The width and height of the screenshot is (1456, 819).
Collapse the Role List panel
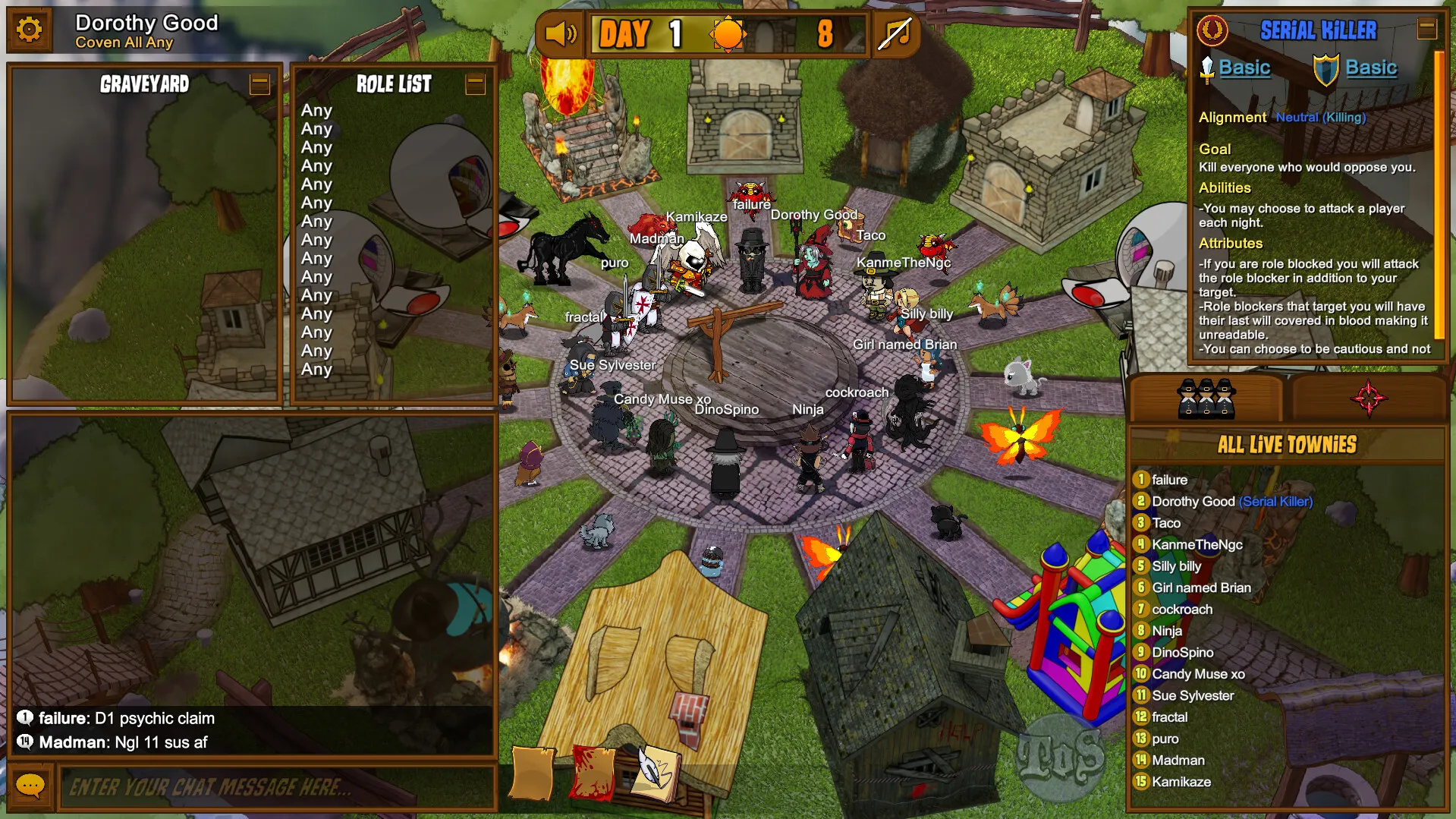coord(476,85)
